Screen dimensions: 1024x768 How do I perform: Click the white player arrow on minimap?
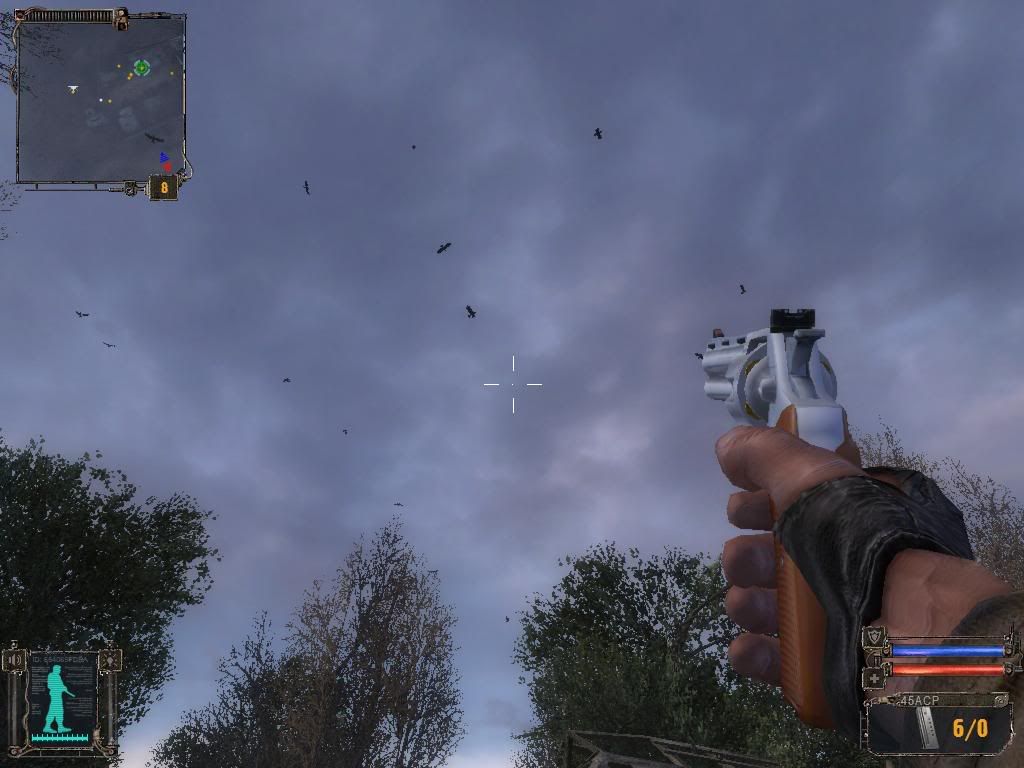point(73,89)
